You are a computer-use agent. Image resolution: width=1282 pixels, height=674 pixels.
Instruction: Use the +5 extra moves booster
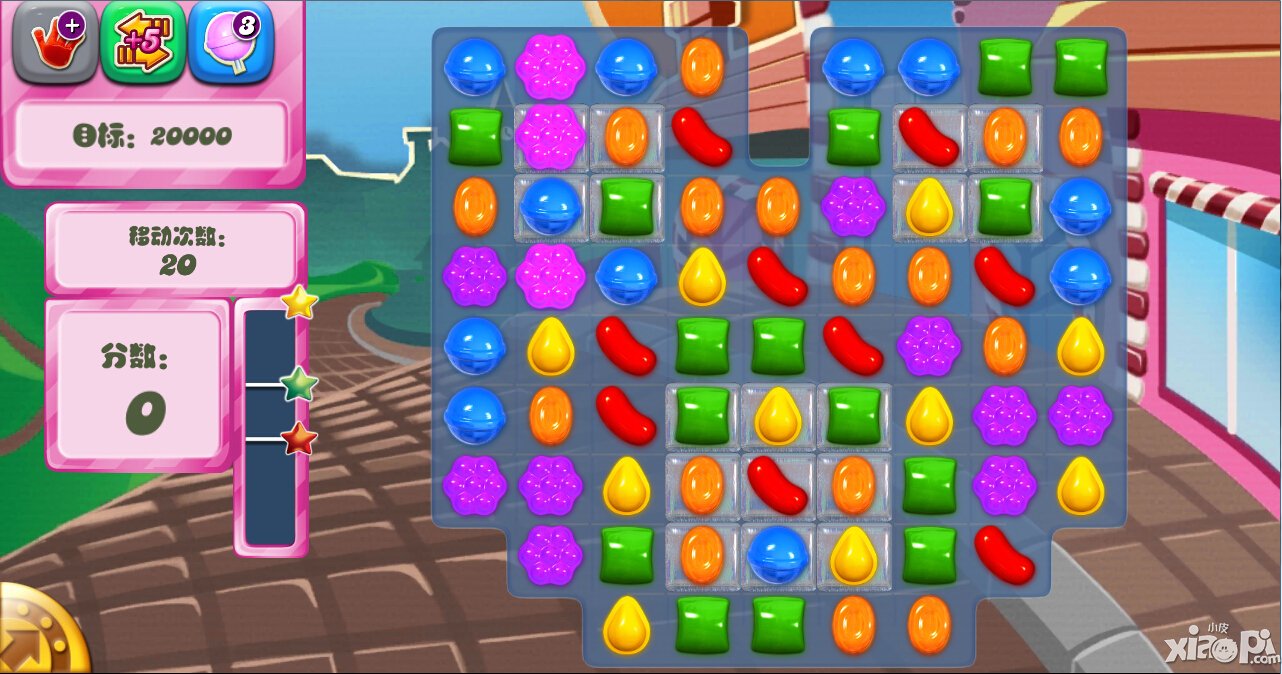(x=143, y=41)
